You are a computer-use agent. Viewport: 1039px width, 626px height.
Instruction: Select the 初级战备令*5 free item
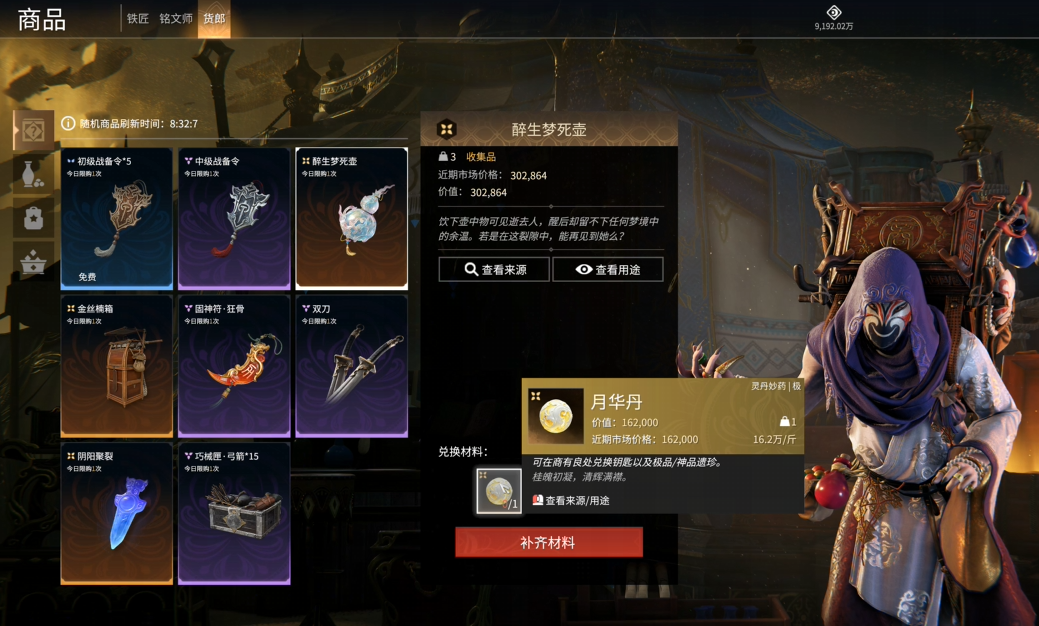(116, 219)
